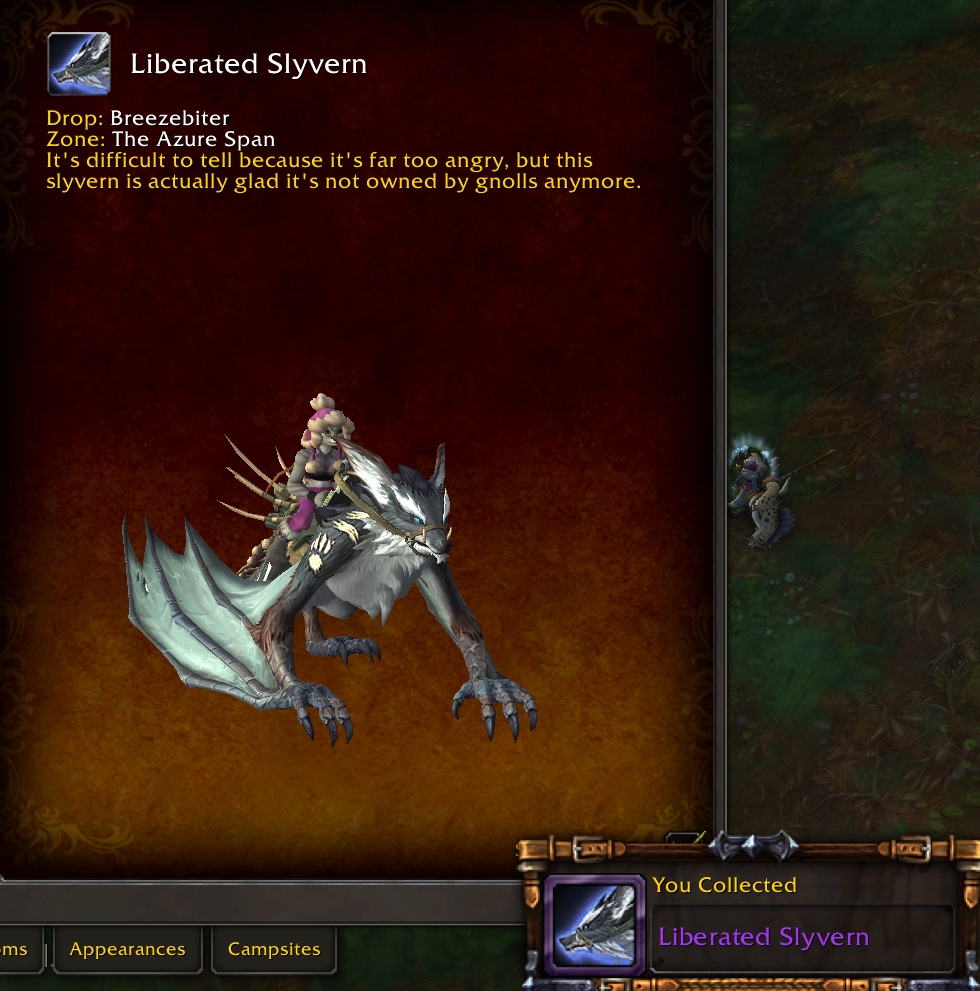This screenshot has height=991, width=980.
Task: Select the Liberated Slyvern icon beside the mount title
Action: coord(79,64)
